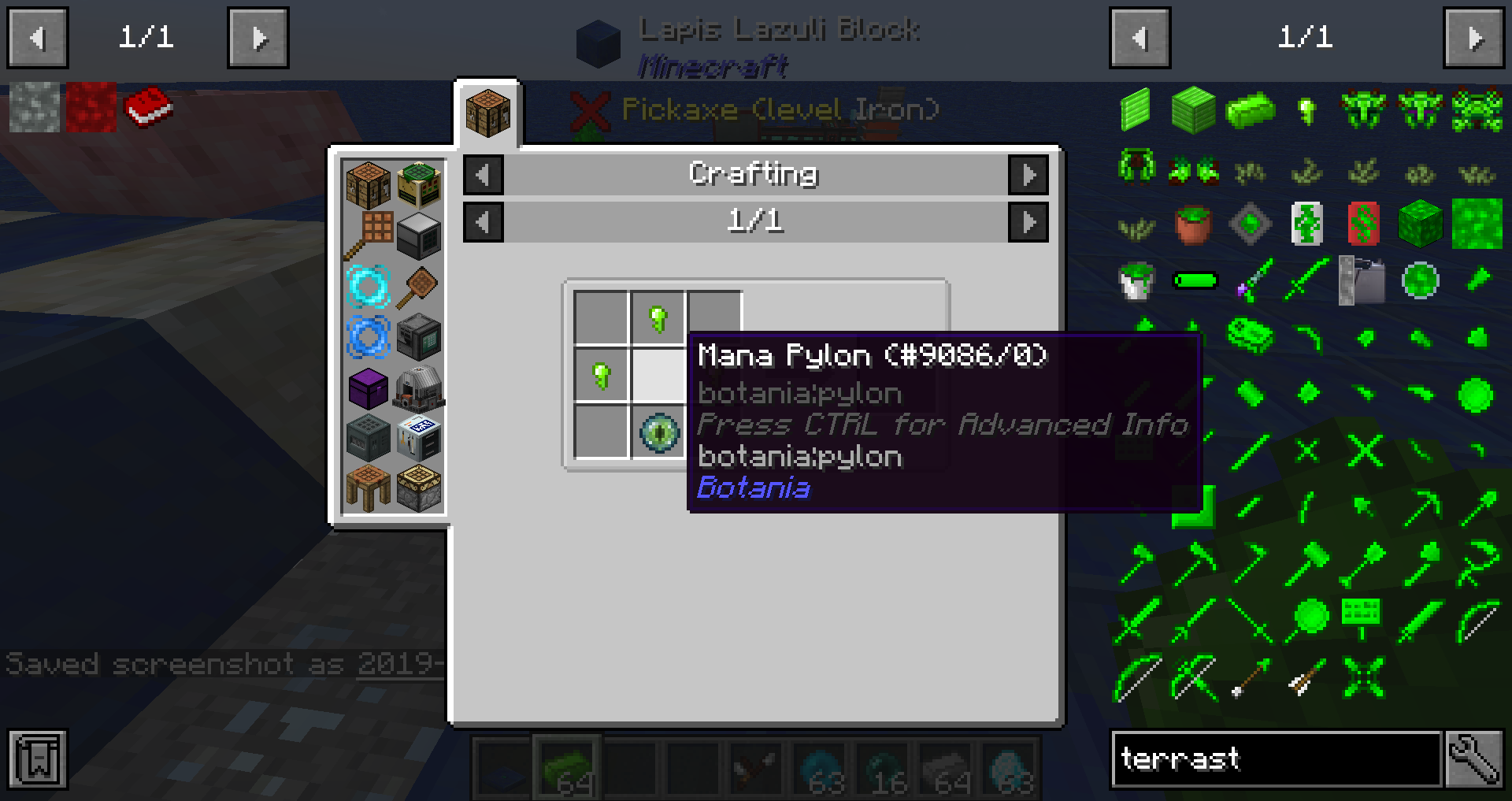Open the cyan portal recipe category
1512x801 pixels.
[x=369, y=286]
